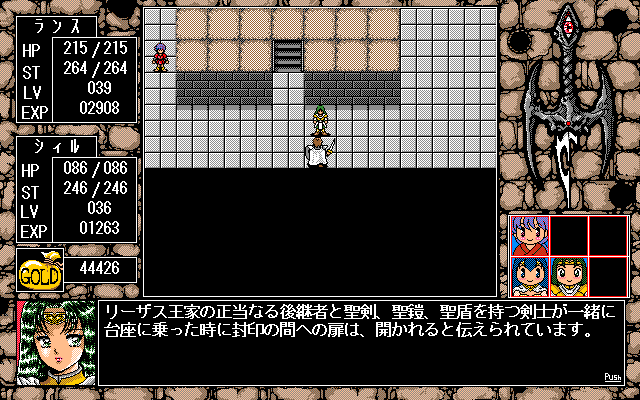
Task: Open ランス's character status panel
Action: [76, 80]
